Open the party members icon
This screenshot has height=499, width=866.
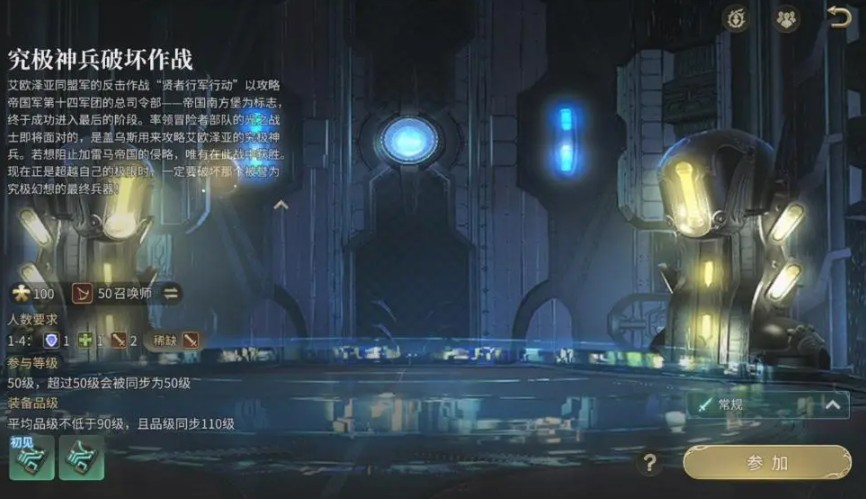coord(787,18)
